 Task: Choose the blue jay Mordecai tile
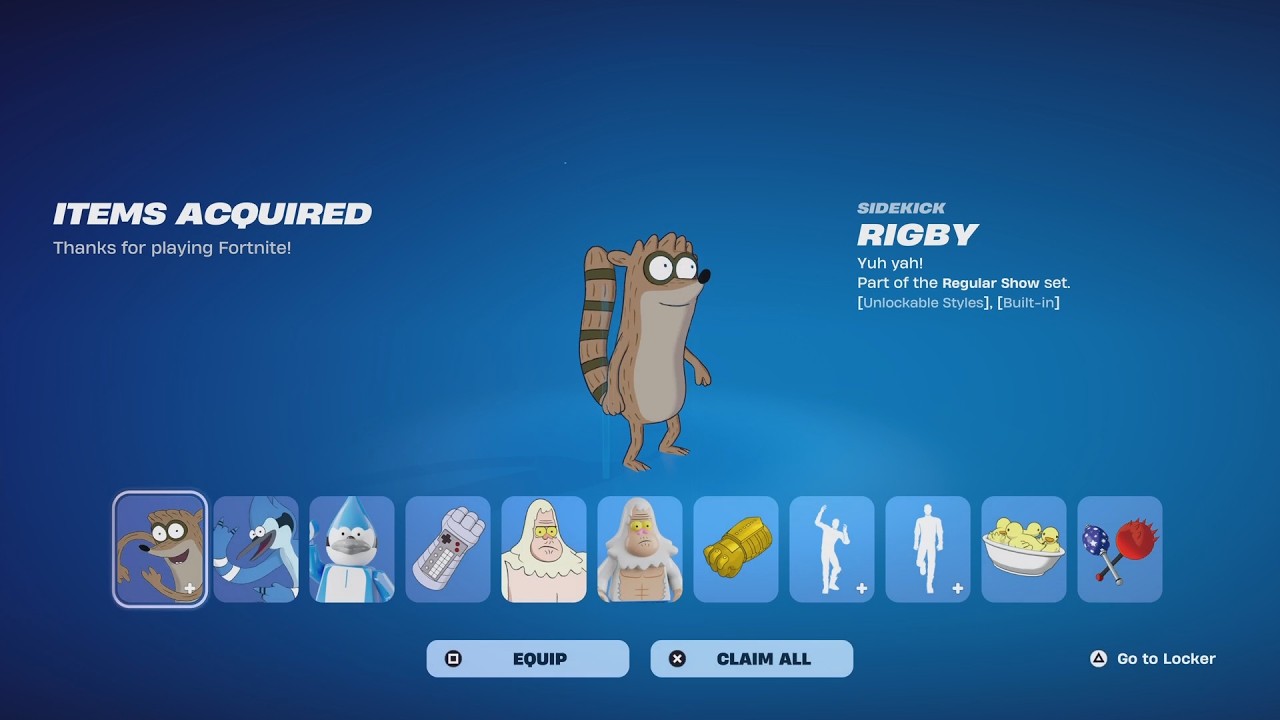point(256,549)
